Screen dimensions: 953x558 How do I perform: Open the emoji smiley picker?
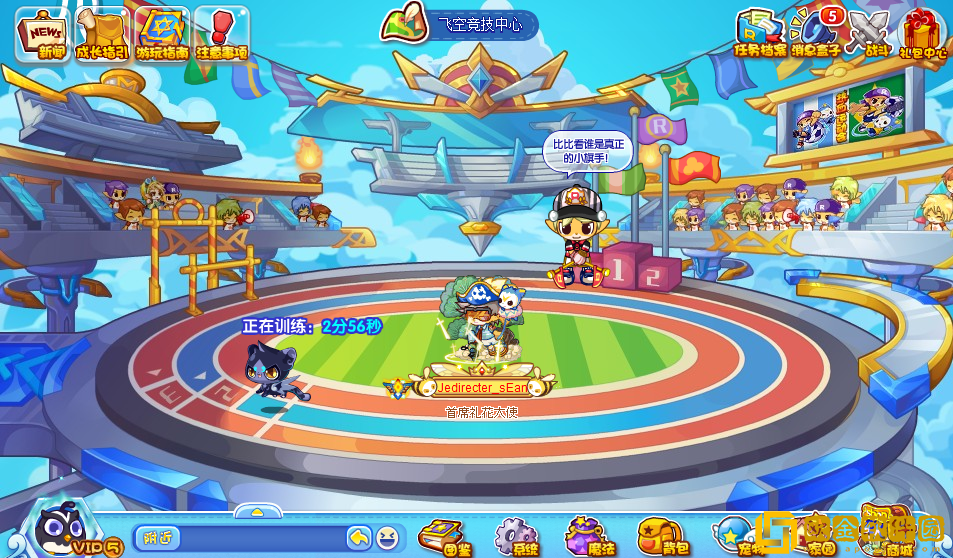click(386, 538)
